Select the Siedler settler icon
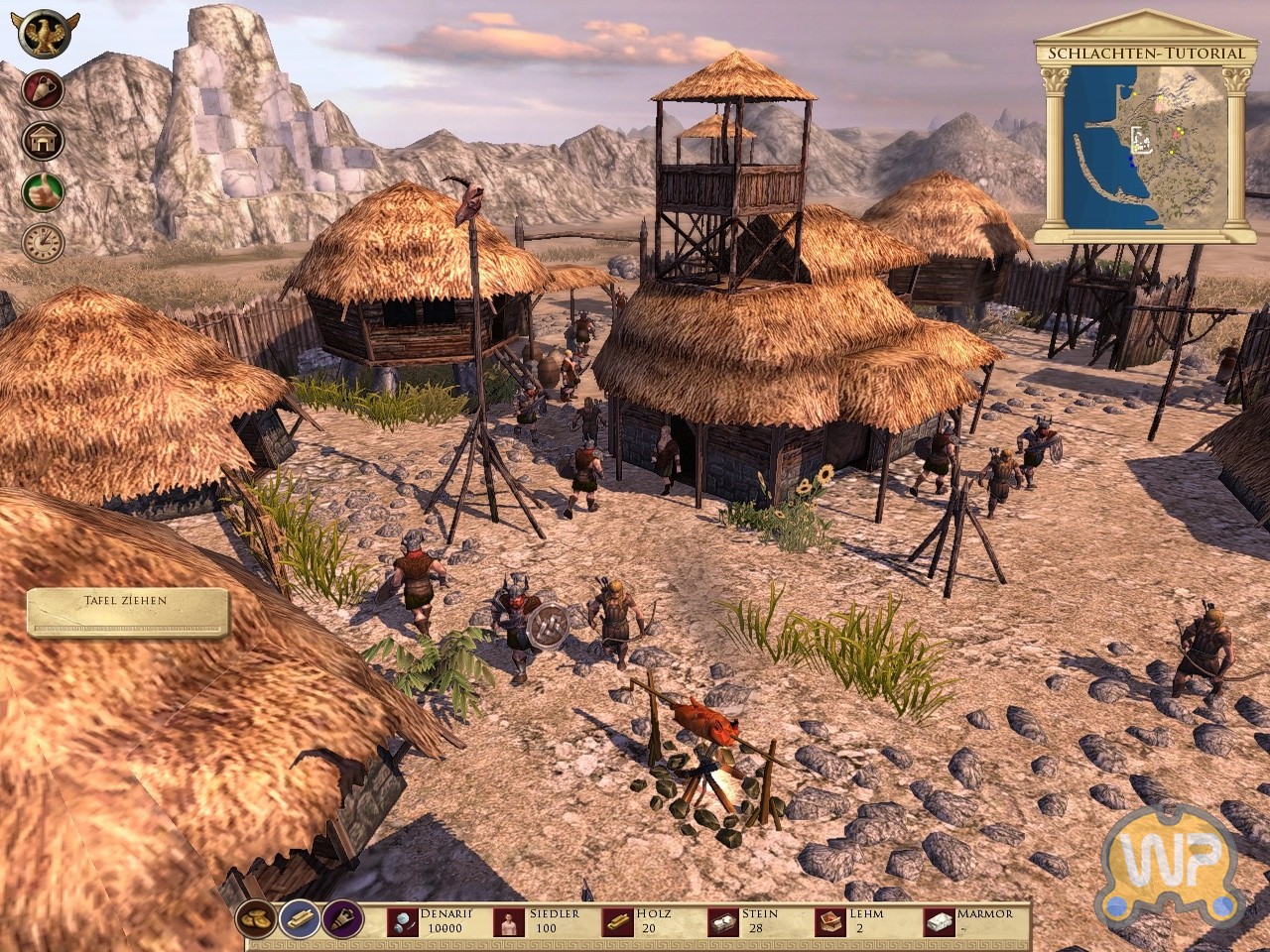This screenshot has height=952, width=1270. (x=510, y=922)
